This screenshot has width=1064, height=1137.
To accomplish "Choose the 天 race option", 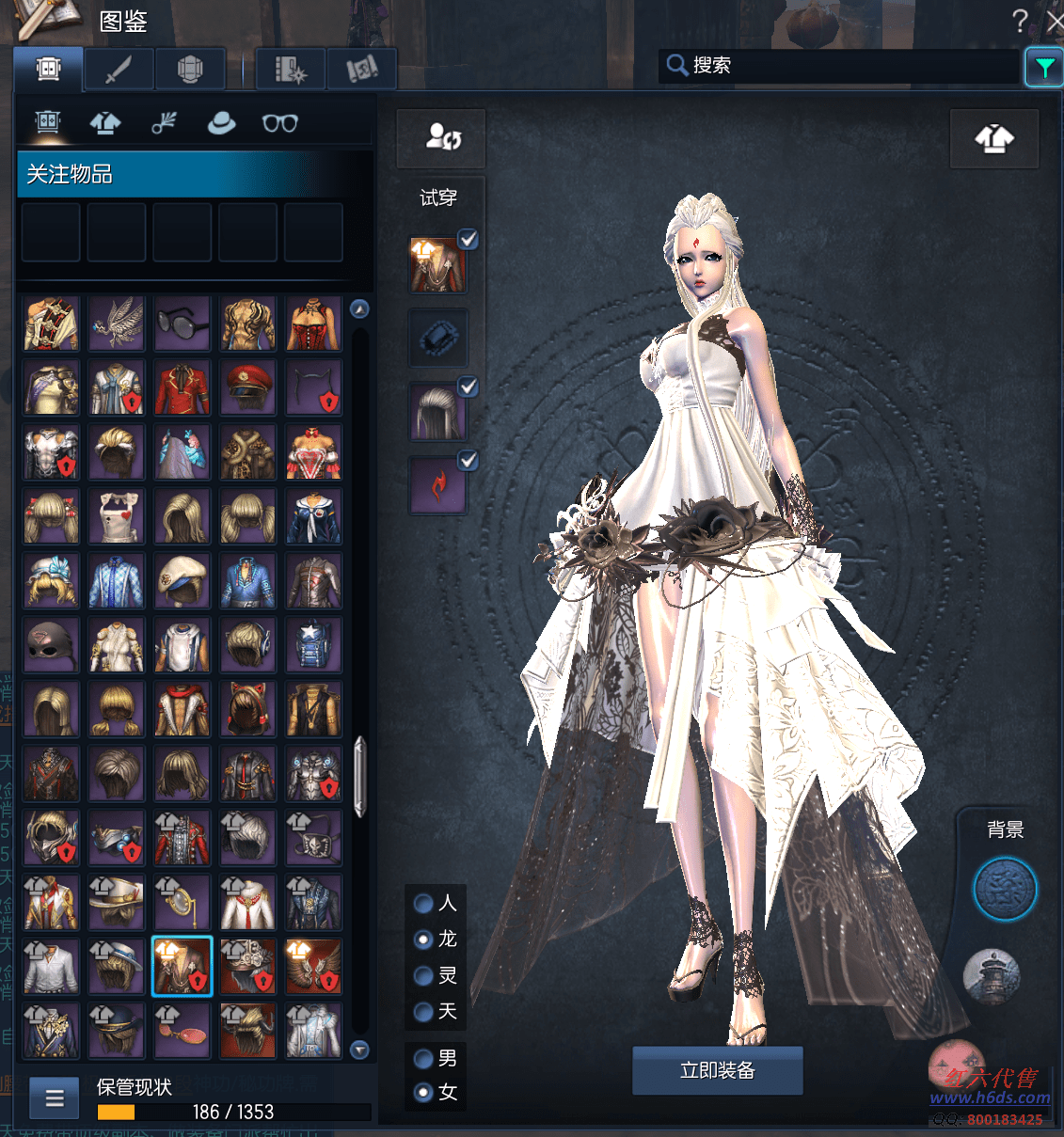I will (x=424, y=1012).
